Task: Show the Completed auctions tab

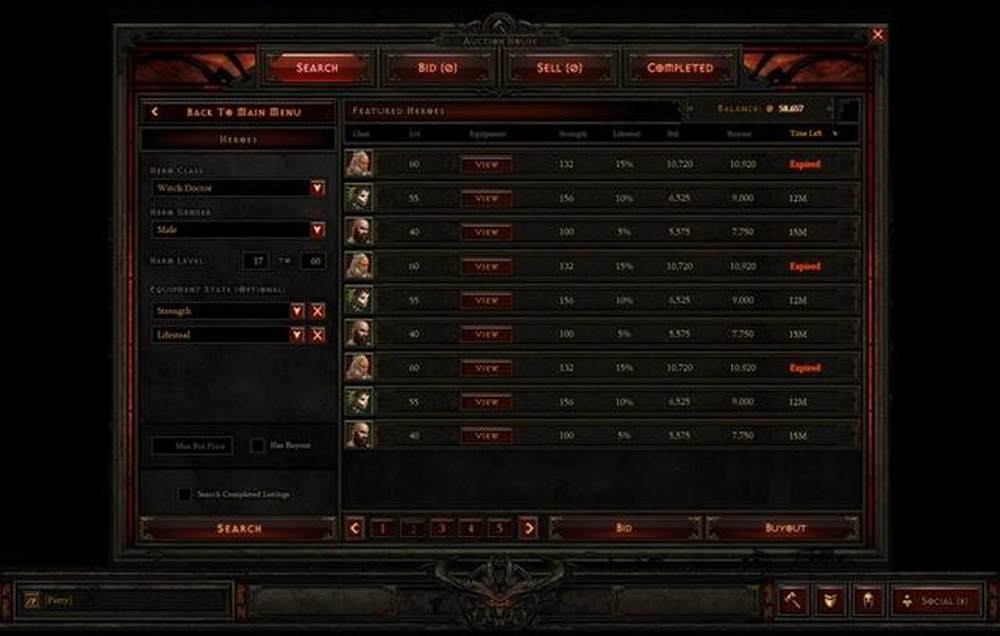Action: point(680,68)
